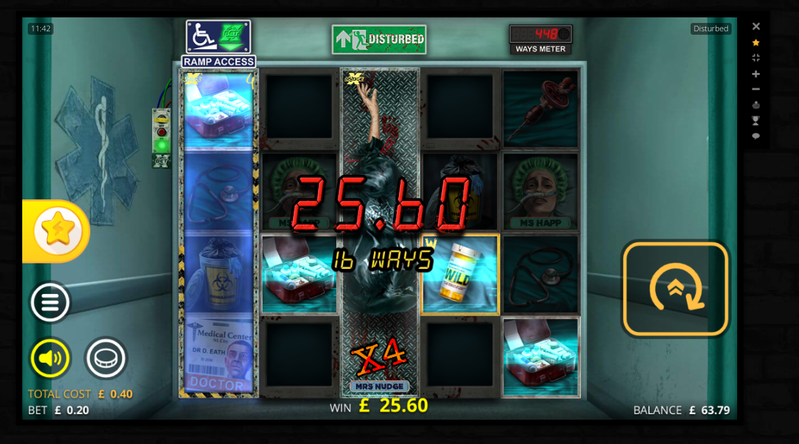Add game to favorites with star icon
The width and height of the screenshot is (799, 444).
(x=756, y=43)
